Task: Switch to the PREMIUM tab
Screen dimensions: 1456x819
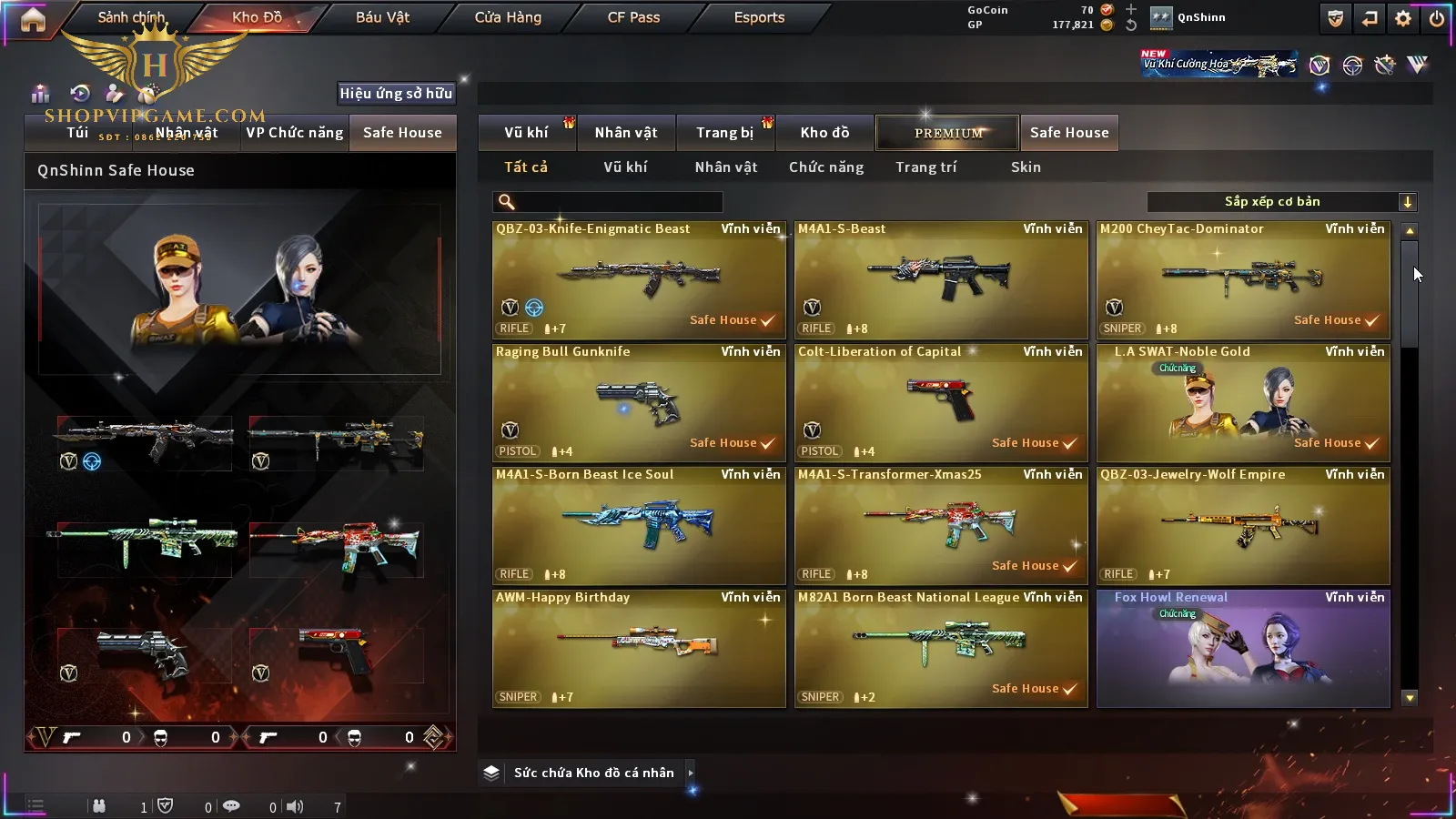Action: tap(948, 133)
